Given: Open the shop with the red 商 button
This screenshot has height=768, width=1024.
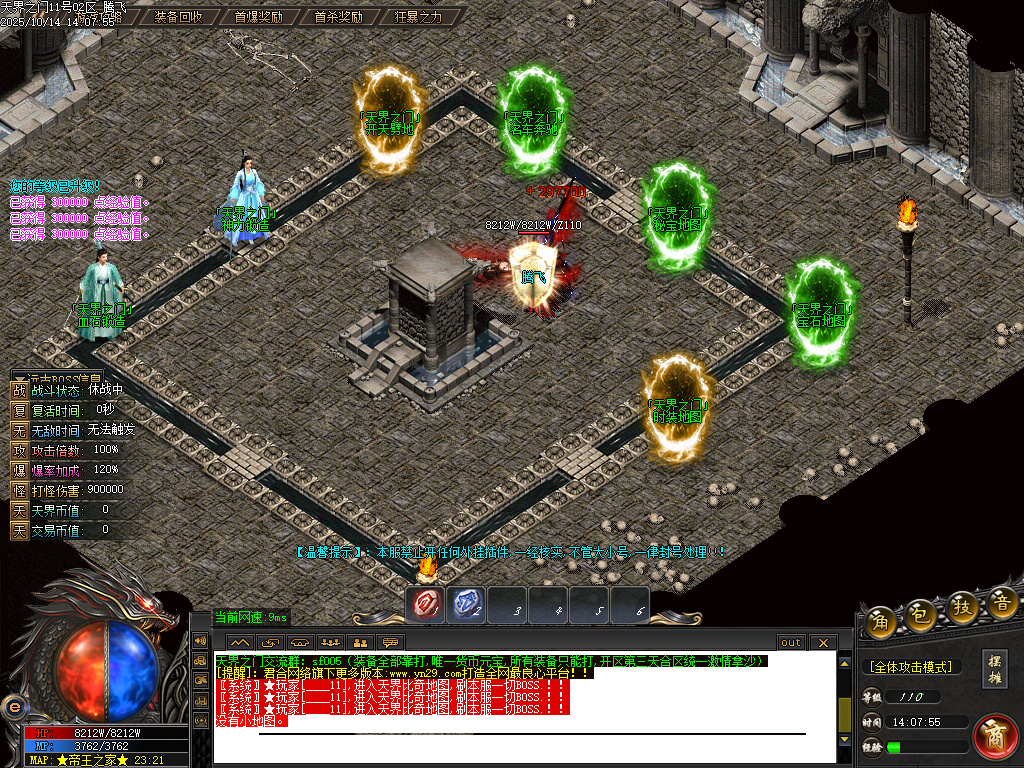Looking at the screenshot, I should (x=994, y=737).
